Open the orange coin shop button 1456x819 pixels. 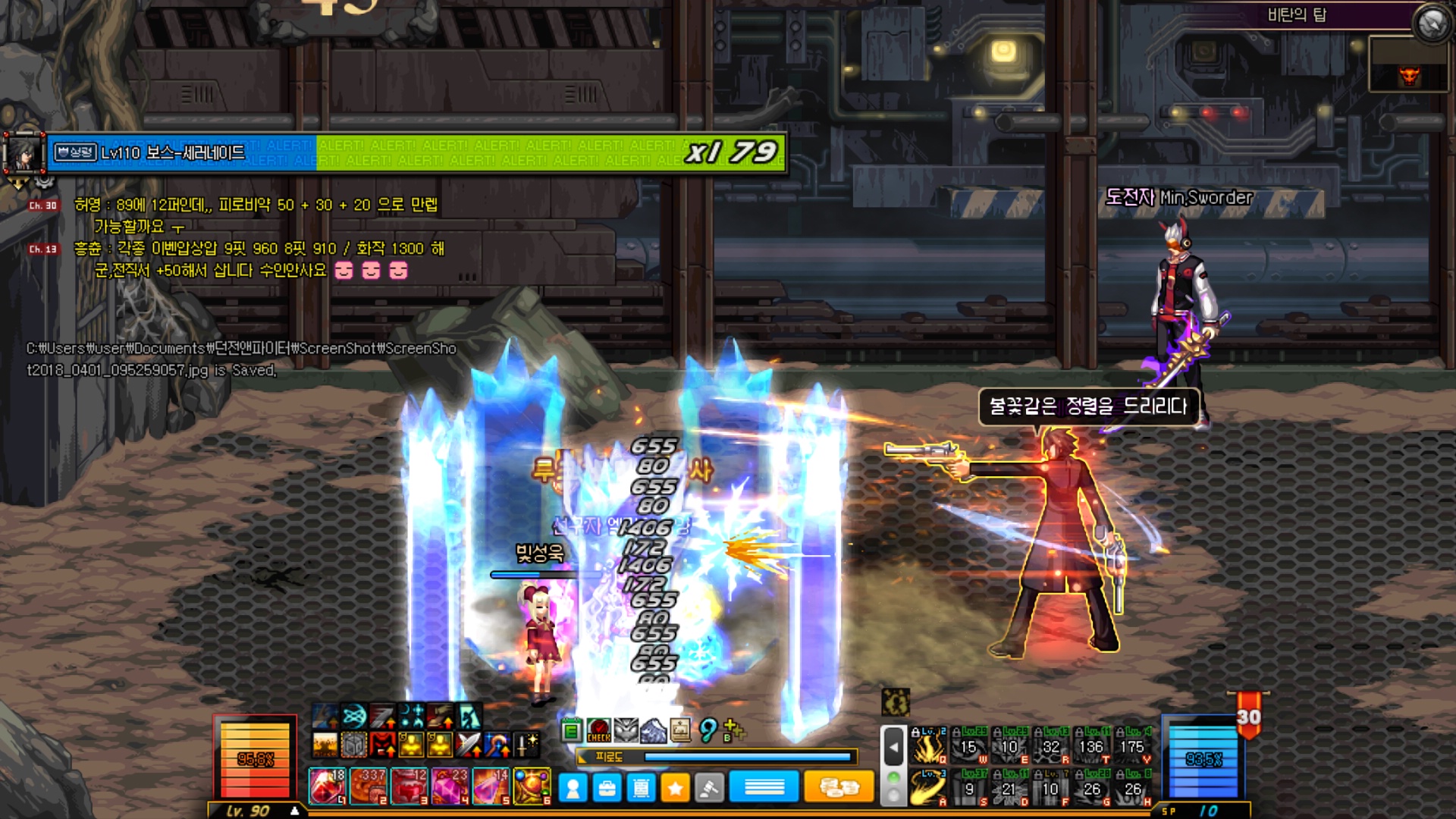pyautogui.click(x=838, y=788)
